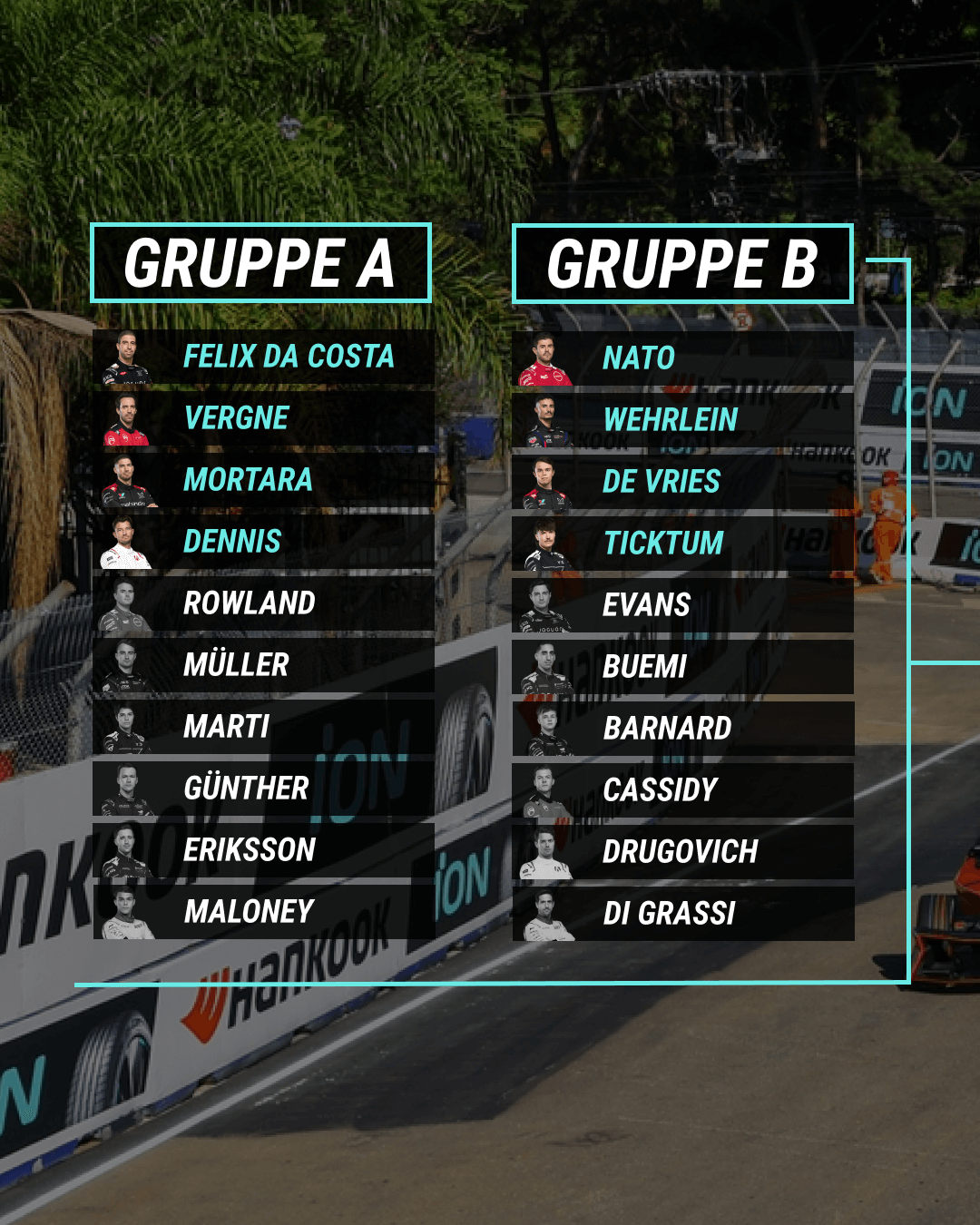Pick Ticktum from the list
The height and width of the screenshot is (1225, 980).
(x=682, y=544)
